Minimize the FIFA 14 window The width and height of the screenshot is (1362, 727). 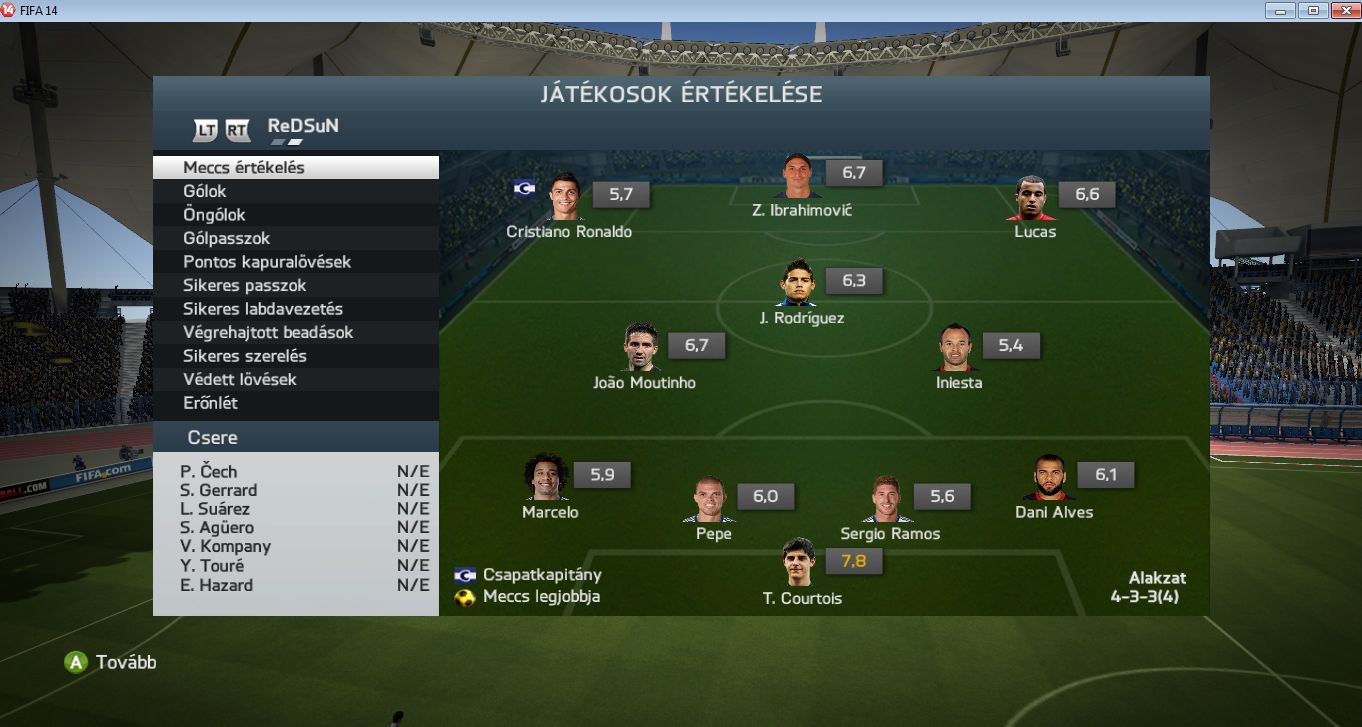coord(1281,10)
